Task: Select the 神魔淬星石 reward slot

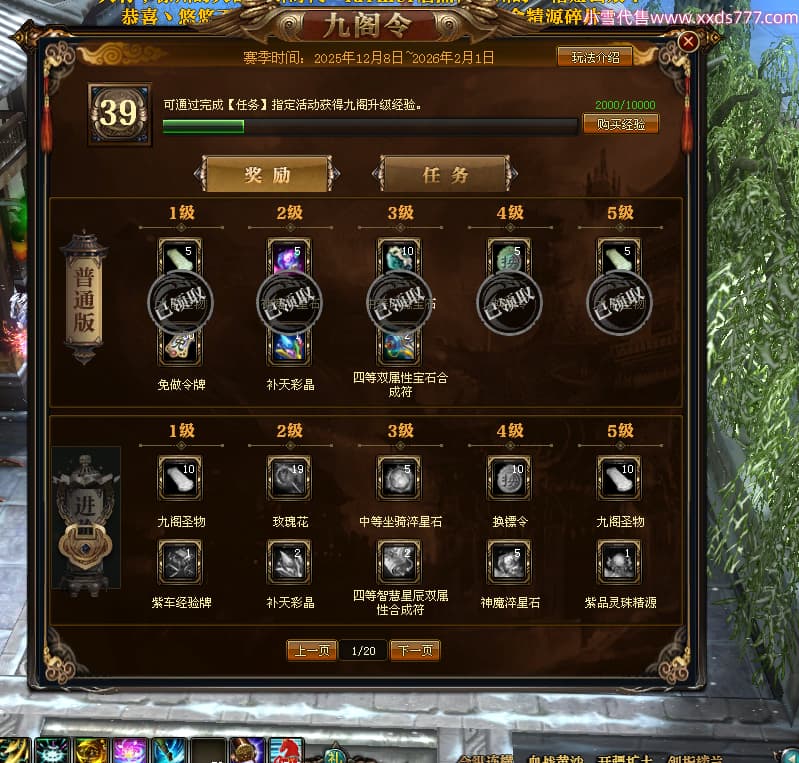Action: coord(510,562)
